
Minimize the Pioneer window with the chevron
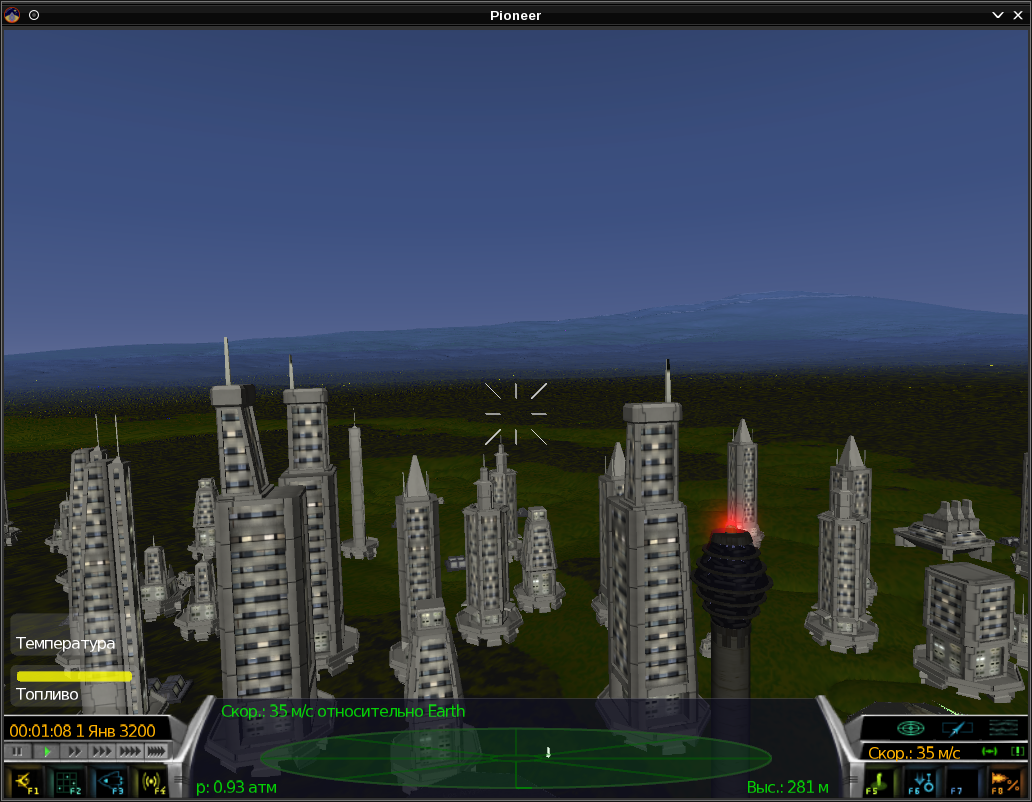(x=997, y=15)
